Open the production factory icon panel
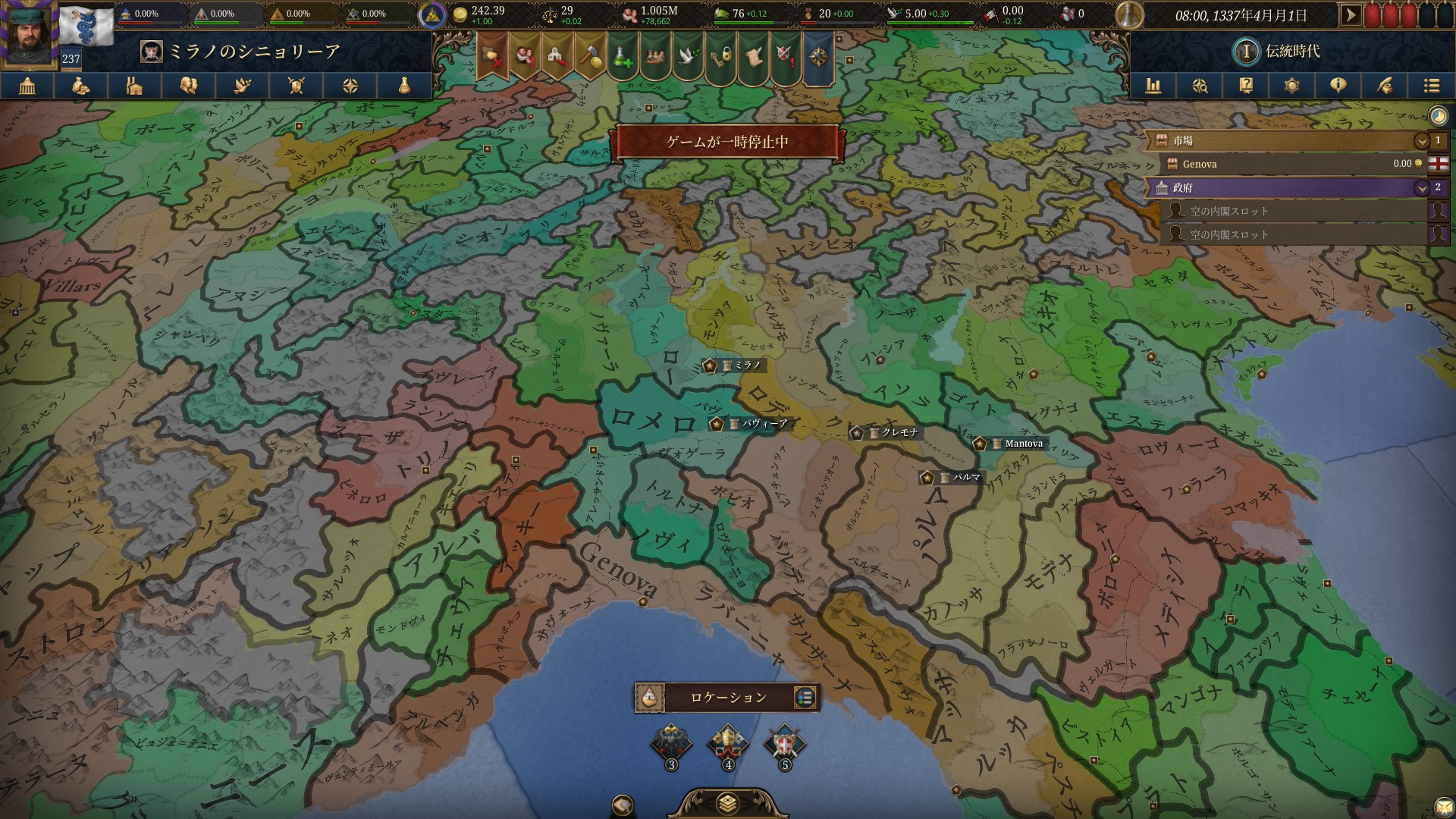 coord(135,86)
